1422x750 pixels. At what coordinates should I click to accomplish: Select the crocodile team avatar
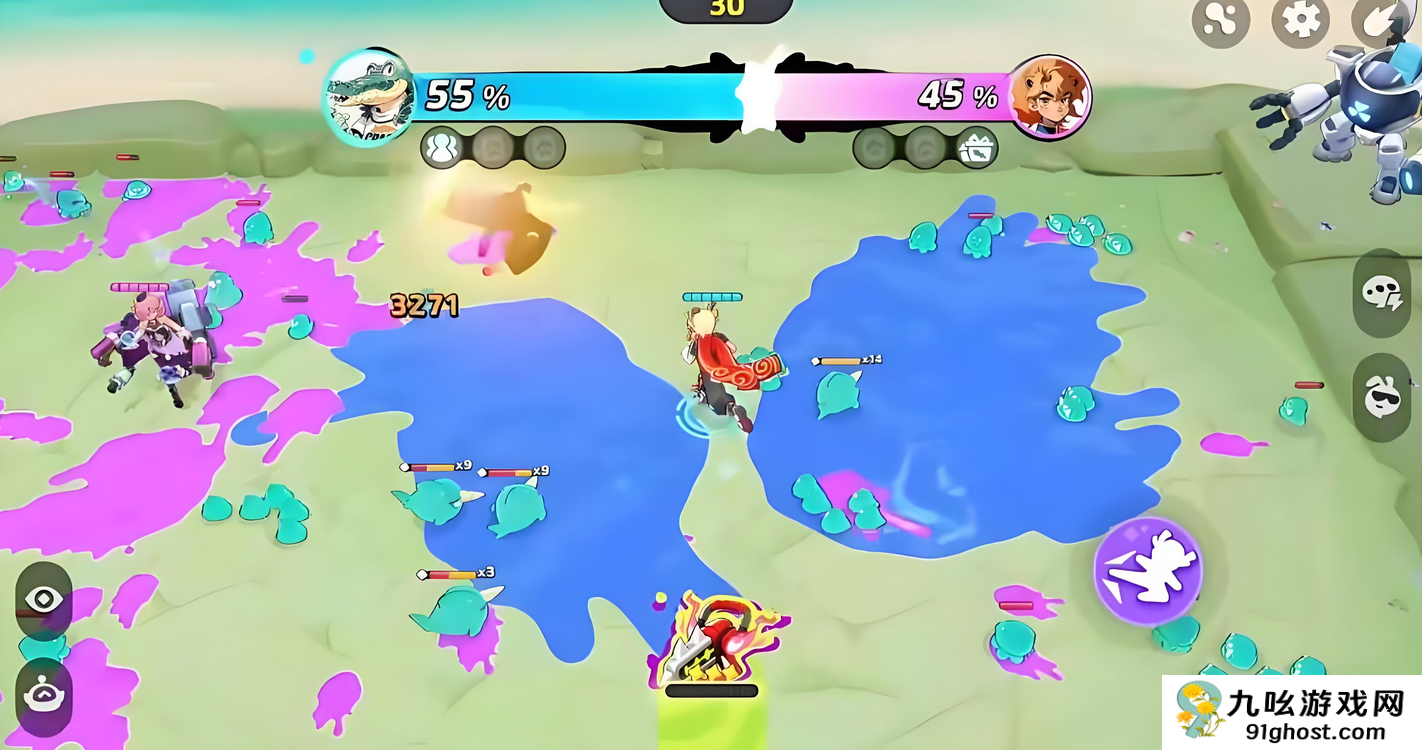[368, 97]
